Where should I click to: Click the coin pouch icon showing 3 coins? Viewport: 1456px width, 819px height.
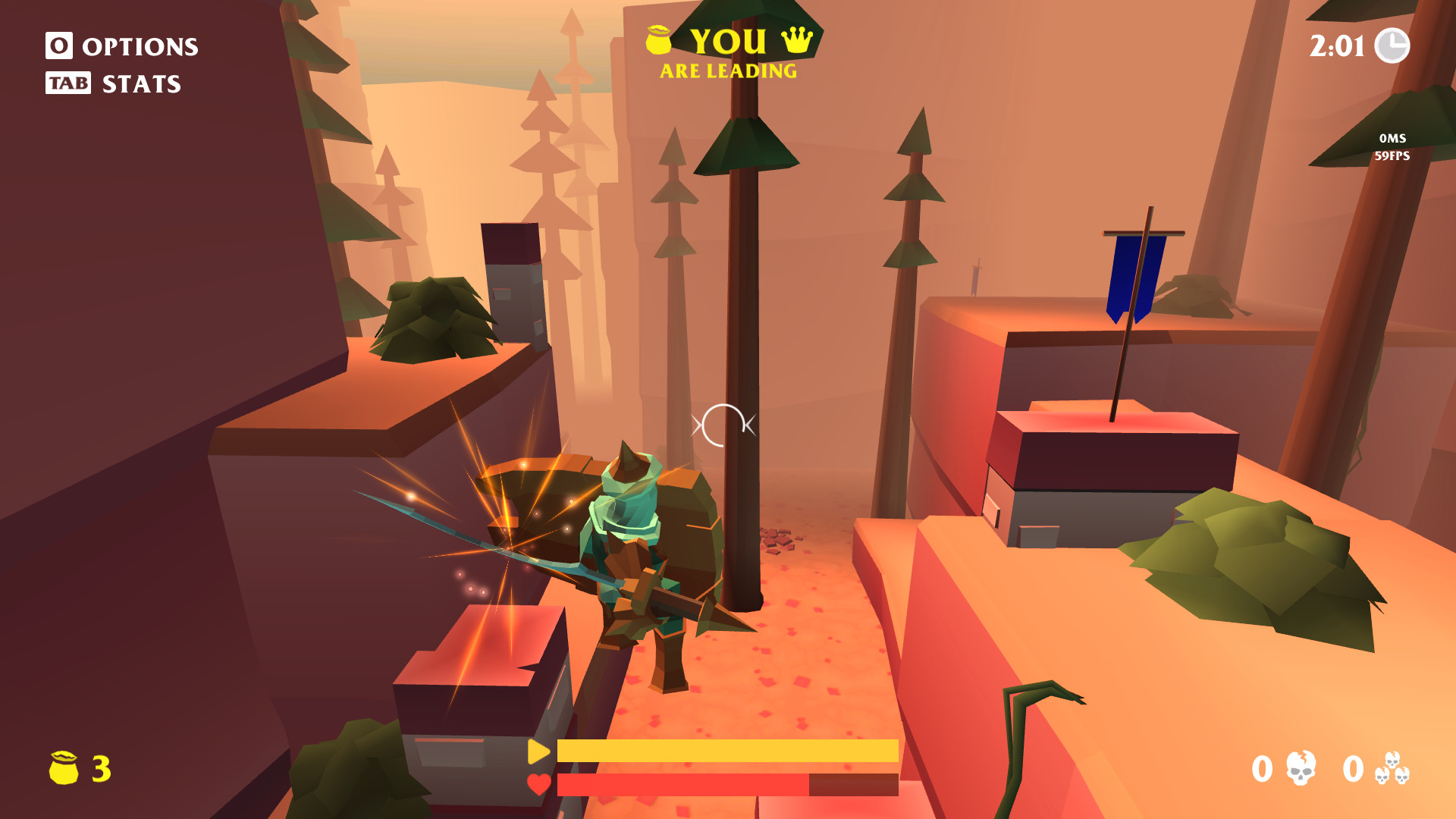(64, 768)
